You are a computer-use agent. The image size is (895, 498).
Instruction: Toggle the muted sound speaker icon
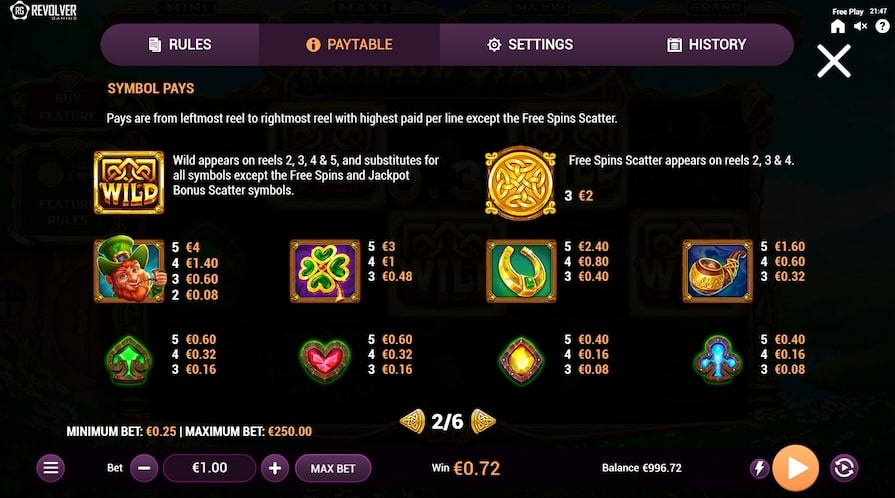pyautogui.click(x=859, y=26)
